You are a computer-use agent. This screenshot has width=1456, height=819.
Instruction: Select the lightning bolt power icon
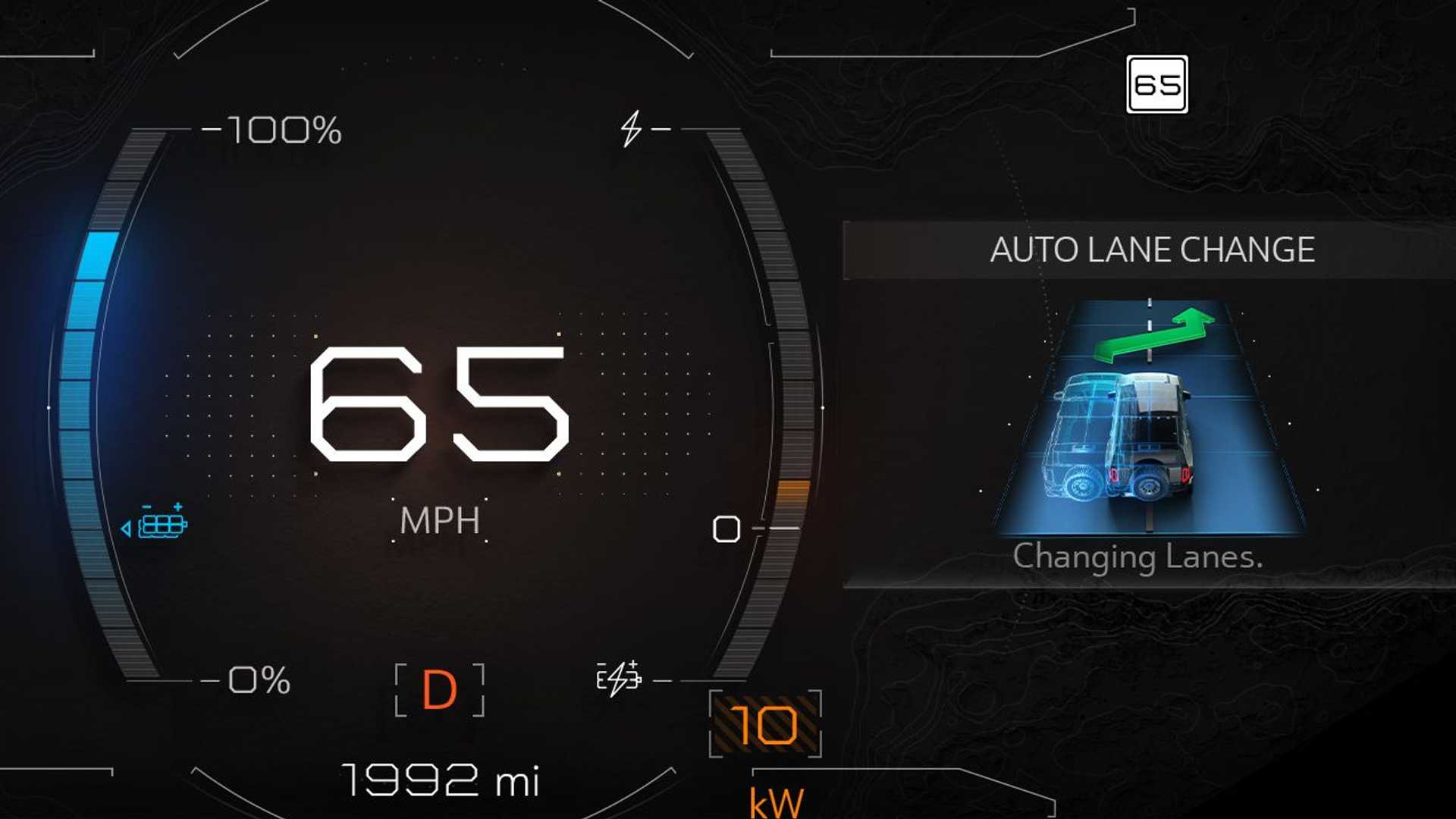631,129
